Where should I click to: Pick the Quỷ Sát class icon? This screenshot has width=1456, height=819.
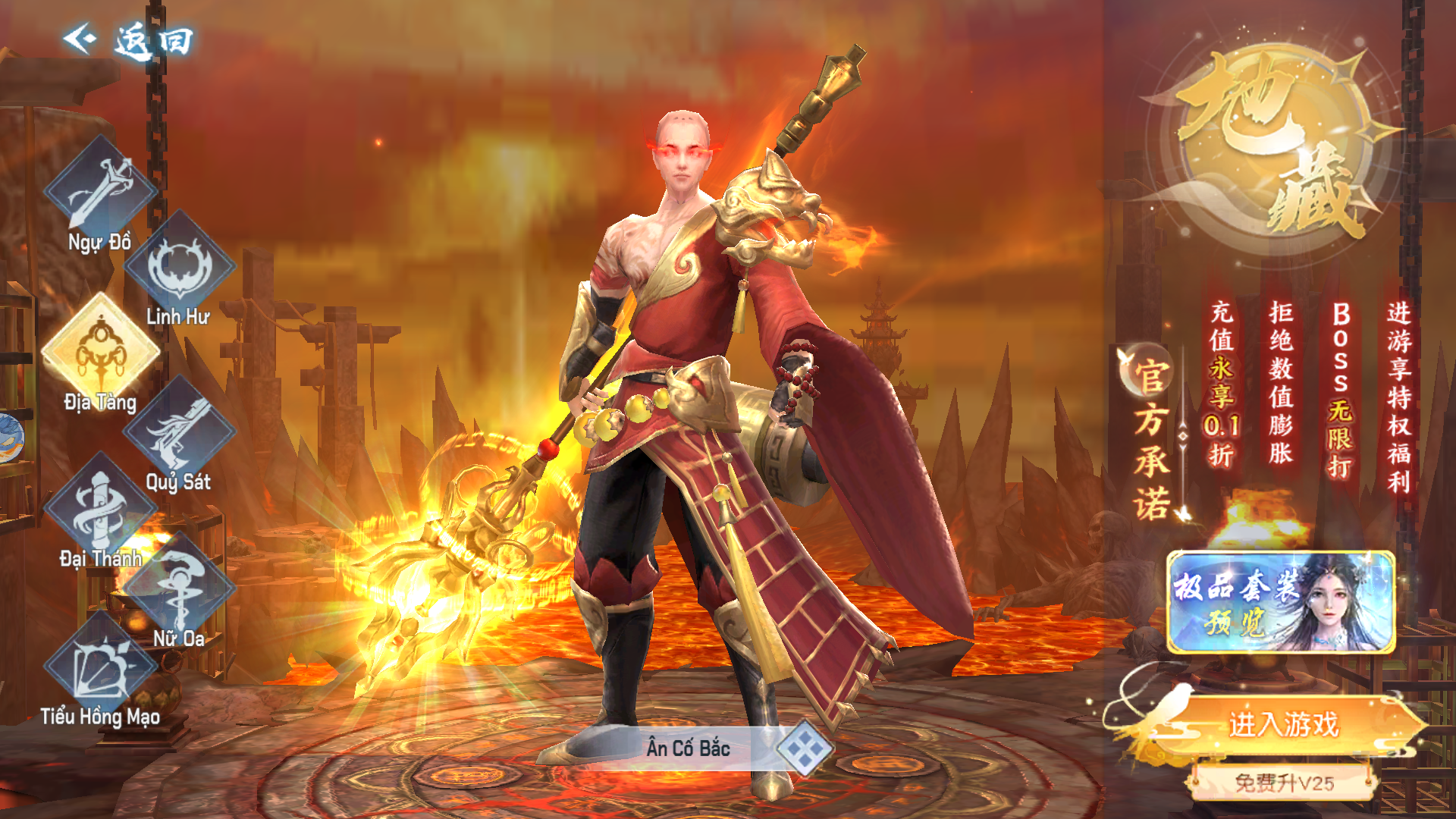[179, 431]
